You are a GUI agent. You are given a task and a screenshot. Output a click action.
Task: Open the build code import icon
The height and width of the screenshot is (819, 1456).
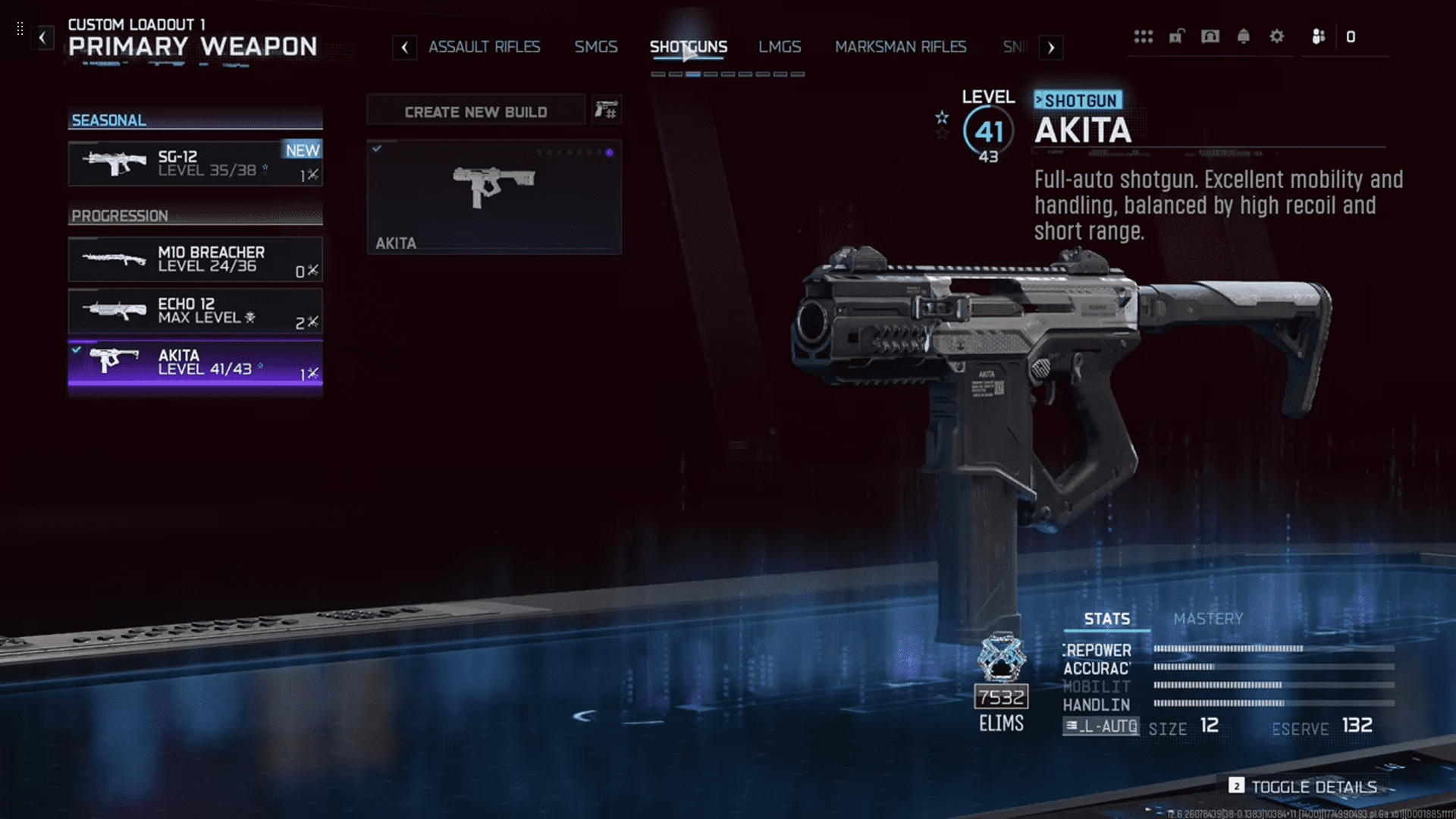pyautogui.click(x=606, y=111)
